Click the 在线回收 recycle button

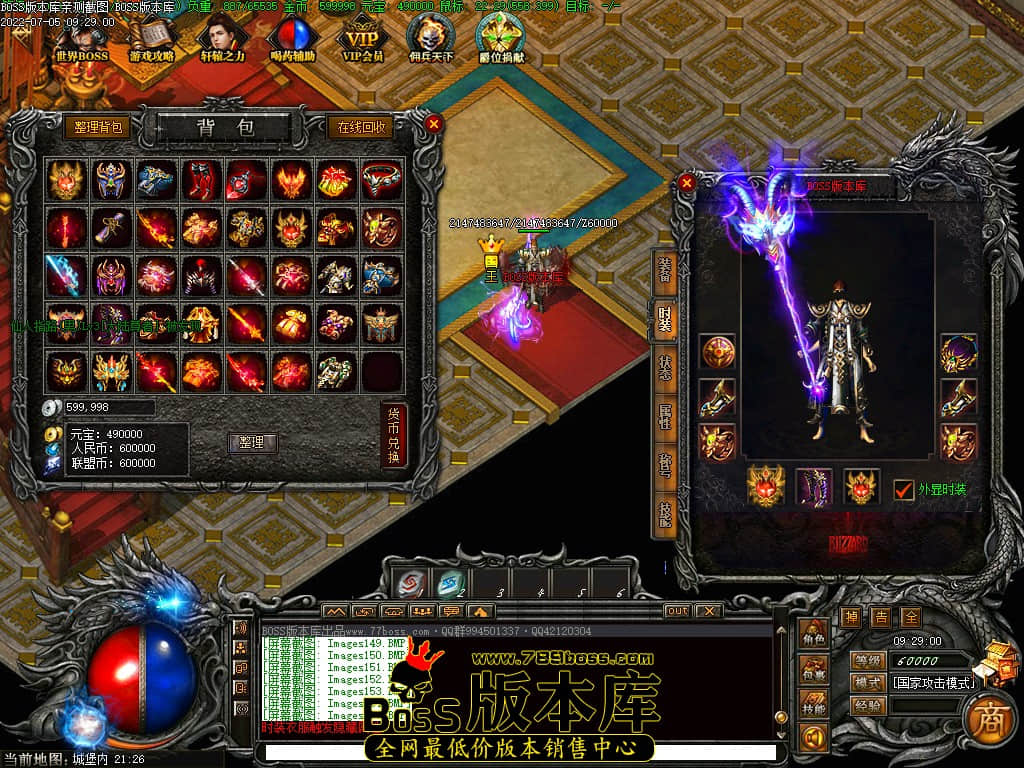coord(361,127)
